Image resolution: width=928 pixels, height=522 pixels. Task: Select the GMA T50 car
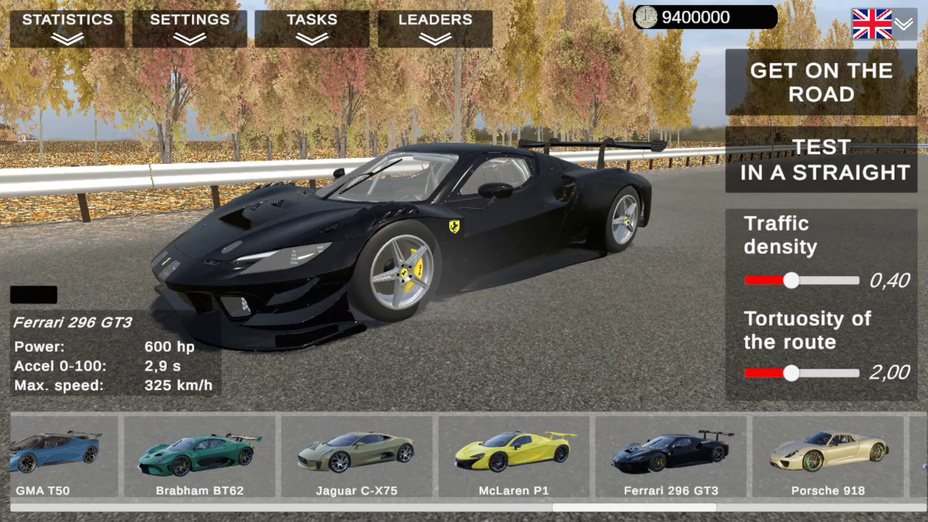(60, 456)
